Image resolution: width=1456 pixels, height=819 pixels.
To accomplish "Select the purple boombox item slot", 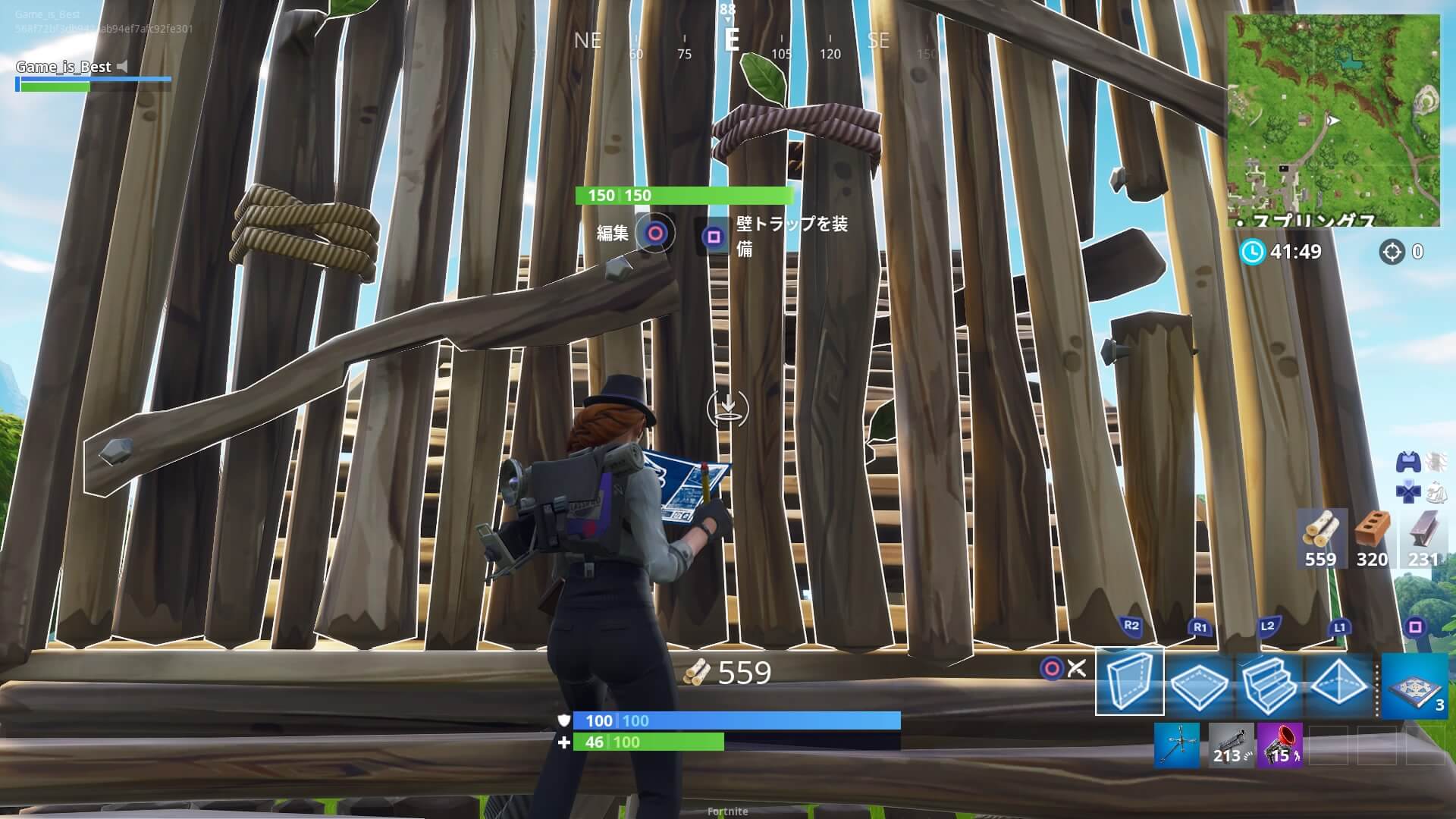I will [x=1280, y=745].
